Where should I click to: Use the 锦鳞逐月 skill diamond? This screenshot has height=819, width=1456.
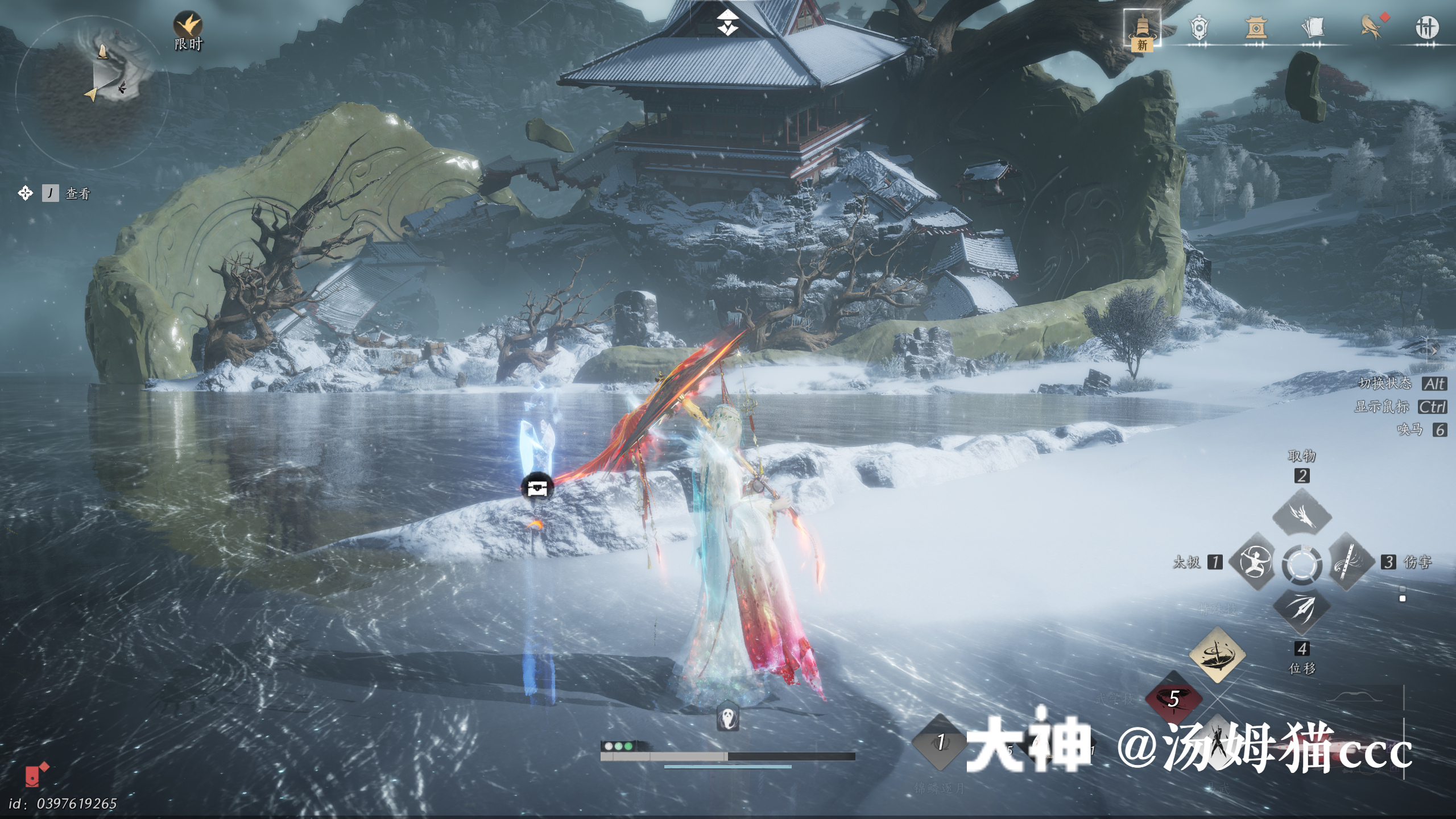point(940,743)
